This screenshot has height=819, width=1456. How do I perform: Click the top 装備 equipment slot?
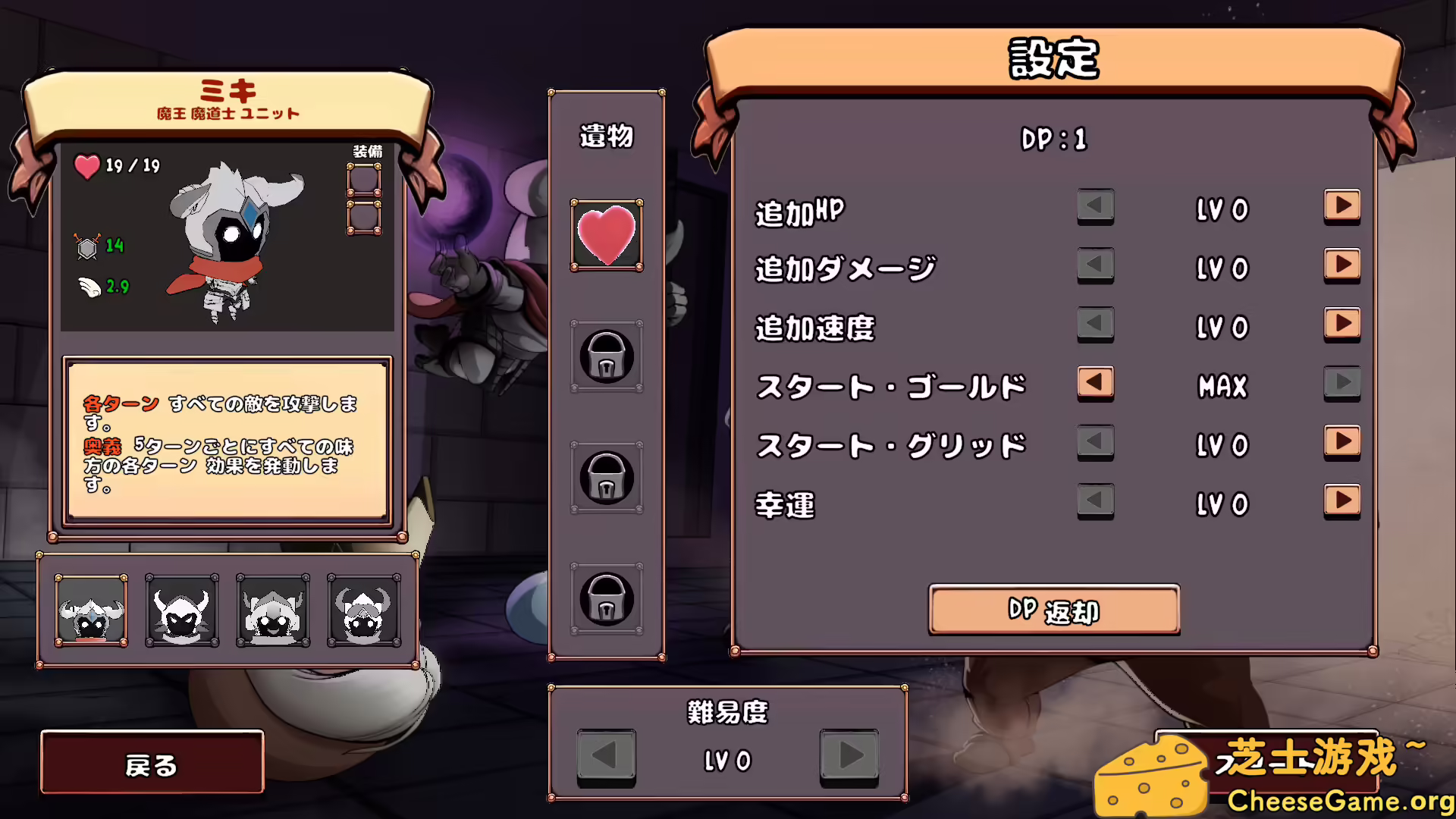click(365, 180)
